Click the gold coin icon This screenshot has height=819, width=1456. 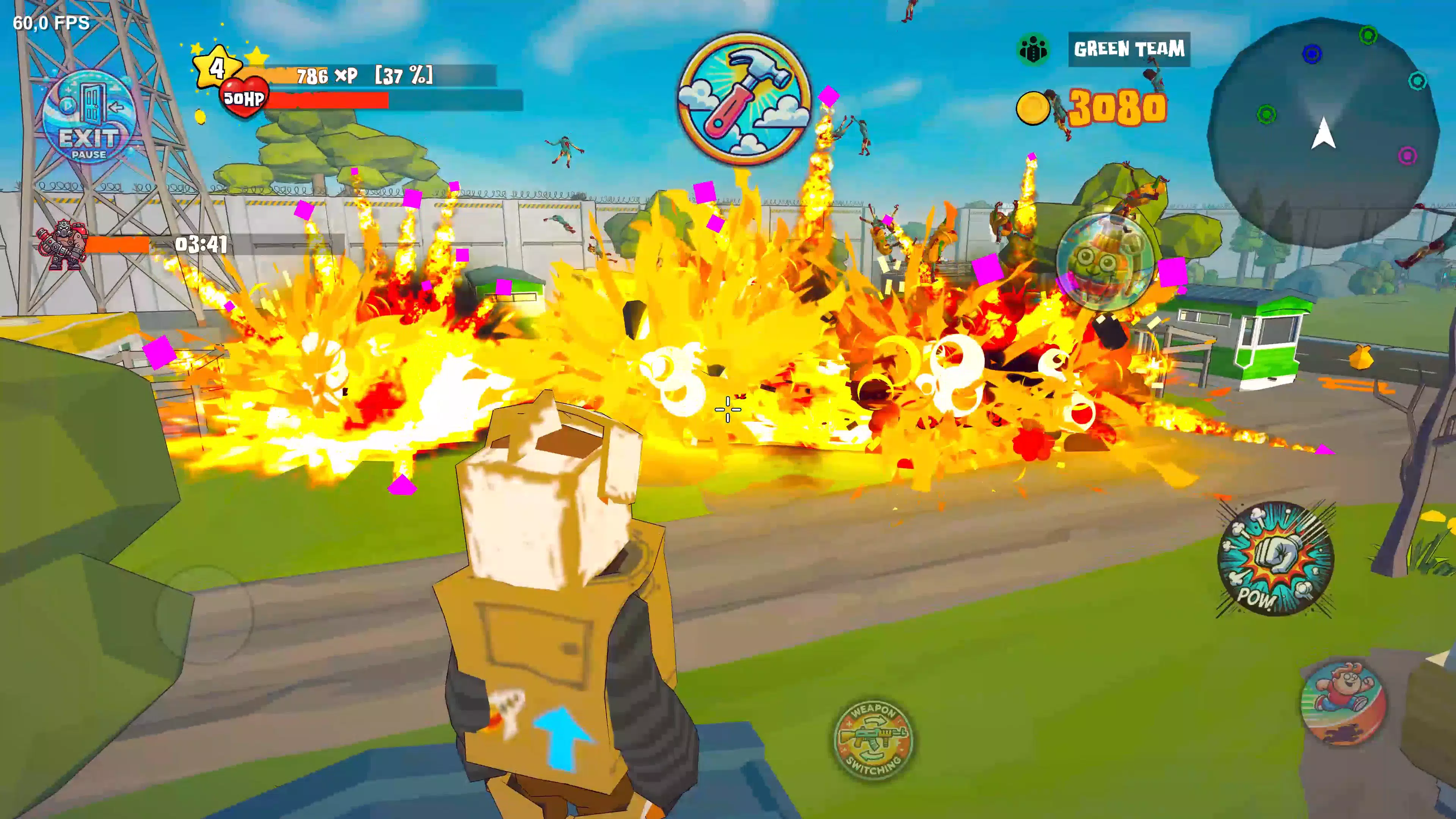(x=1032, y=108)
